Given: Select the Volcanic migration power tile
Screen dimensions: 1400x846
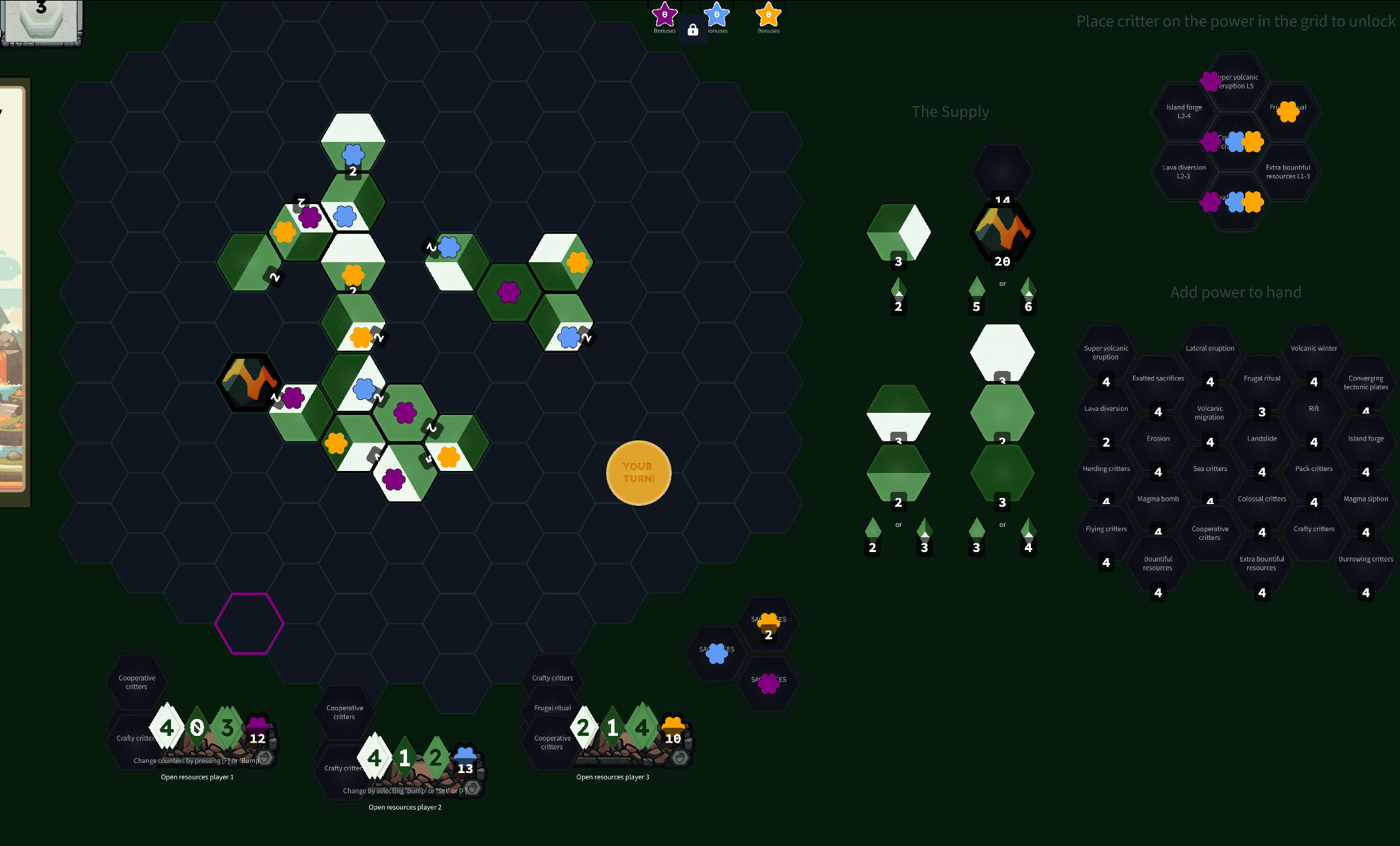Looking at the screenshot, I should tap(1210, 415).
